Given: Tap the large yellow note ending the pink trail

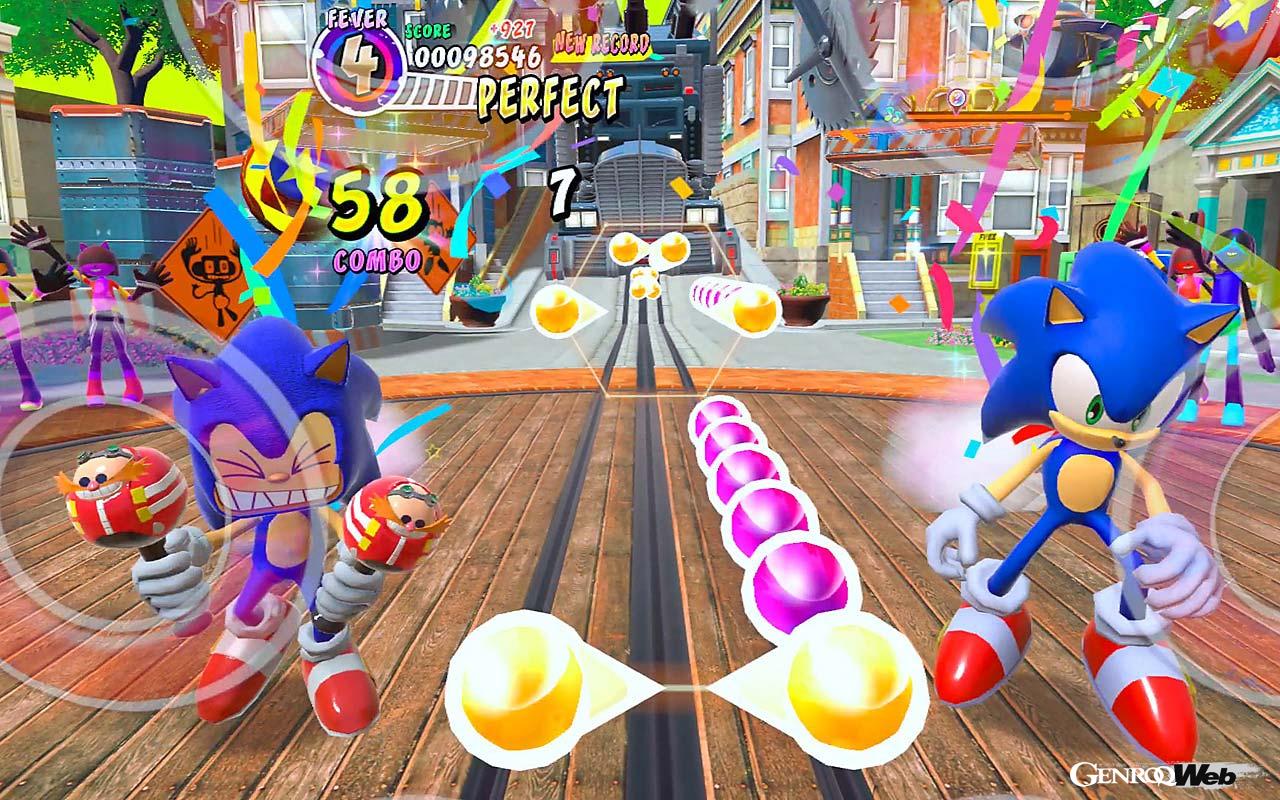Looking at the screenshot, I should point(850,682).
